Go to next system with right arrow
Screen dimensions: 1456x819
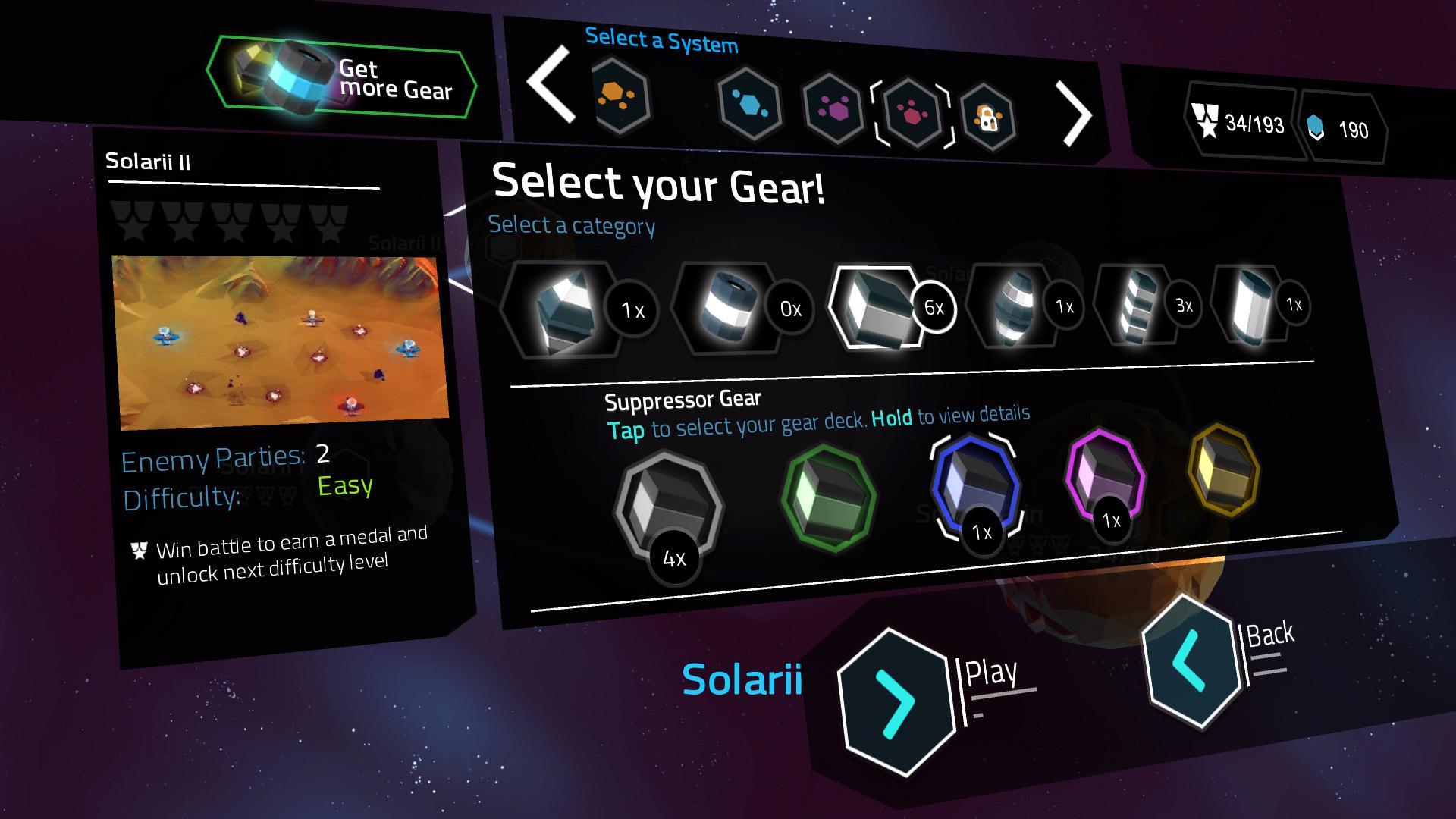click(1075, 115)
